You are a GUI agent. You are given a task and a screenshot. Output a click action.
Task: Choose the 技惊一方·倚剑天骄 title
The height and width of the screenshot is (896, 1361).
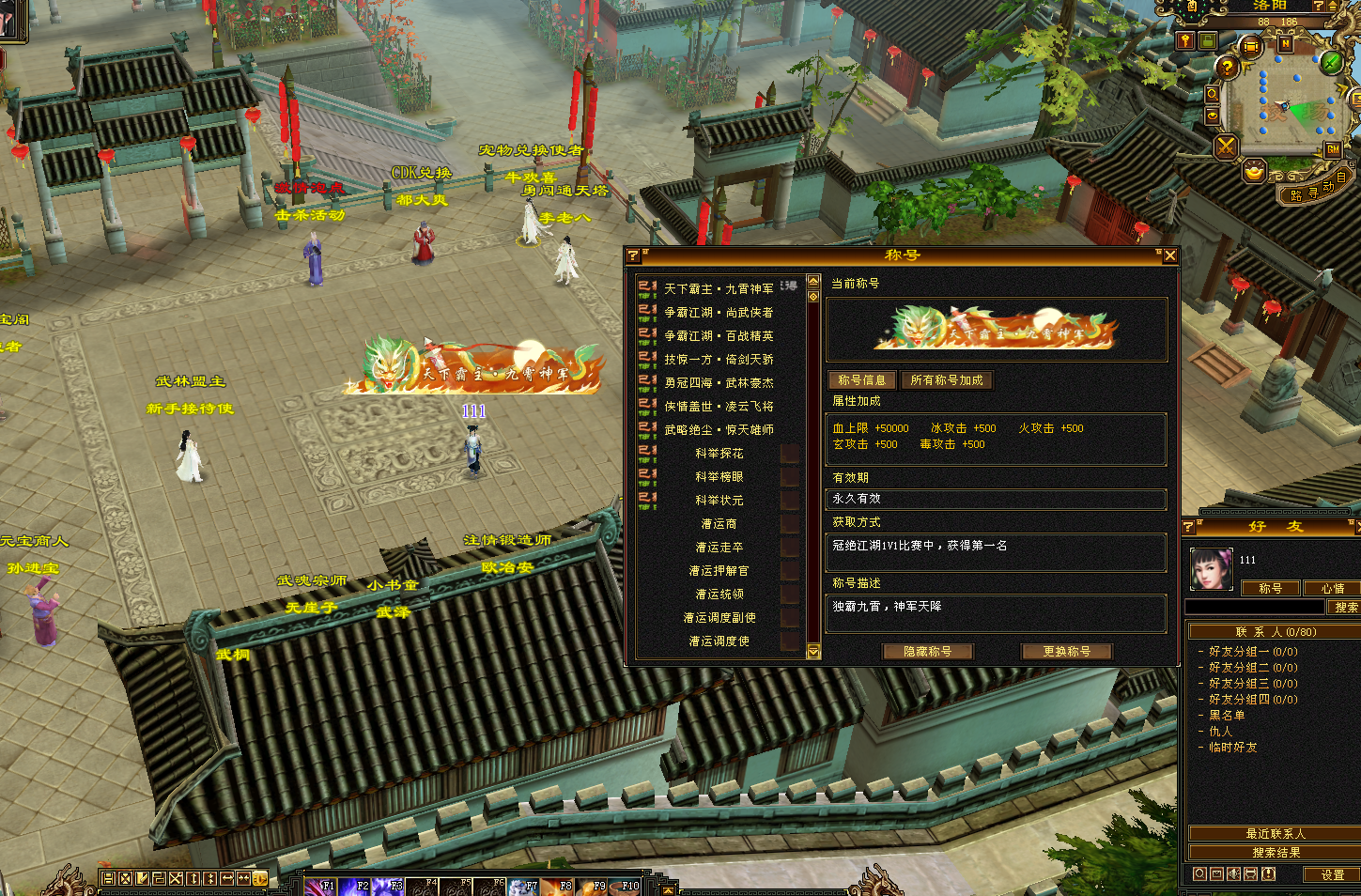tap(719, 360)
